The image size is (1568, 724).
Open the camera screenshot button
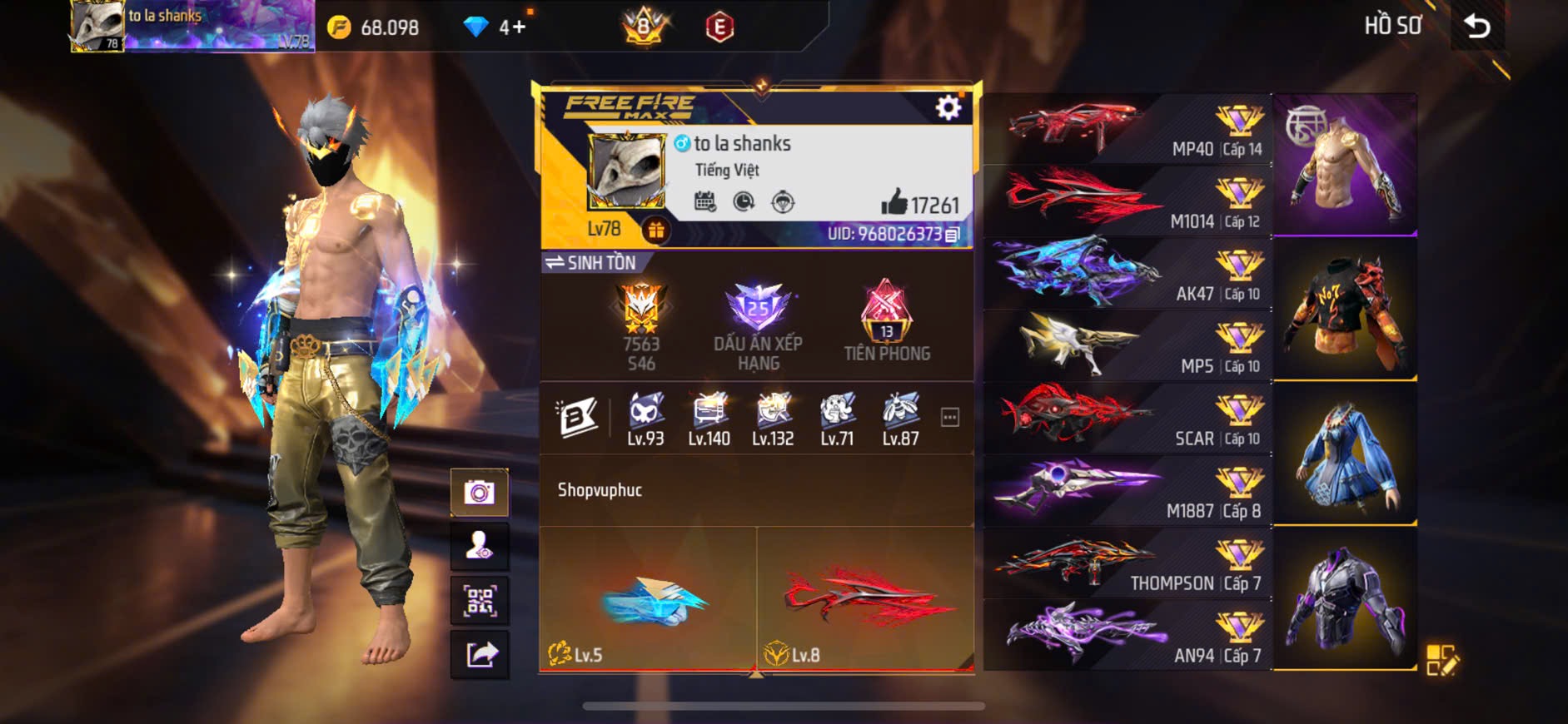(x=479, y=493)
